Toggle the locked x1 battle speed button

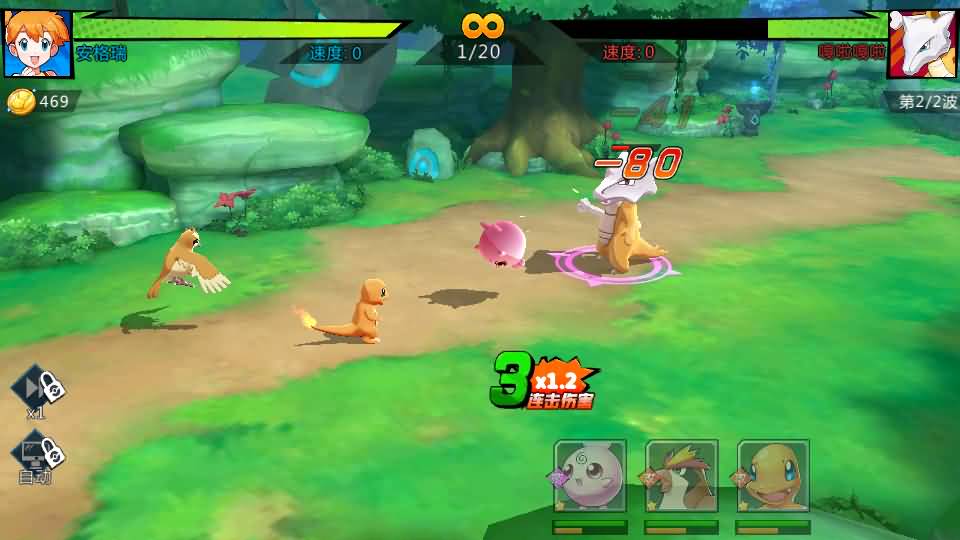click(x=38, y=388)
